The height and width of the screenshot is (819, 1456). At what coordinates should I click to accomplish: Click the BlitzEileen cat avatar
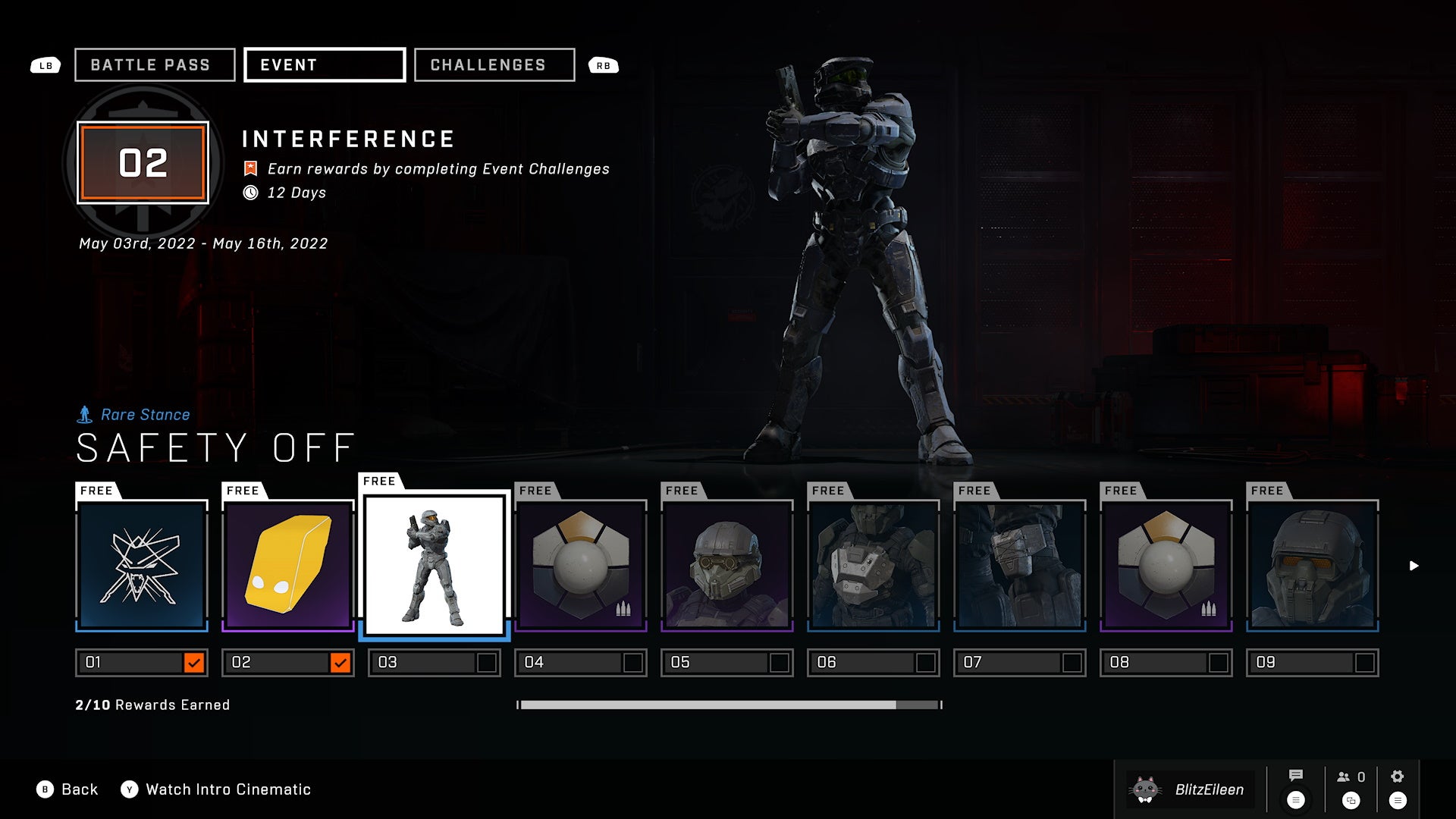click(x=1147, y=789)
